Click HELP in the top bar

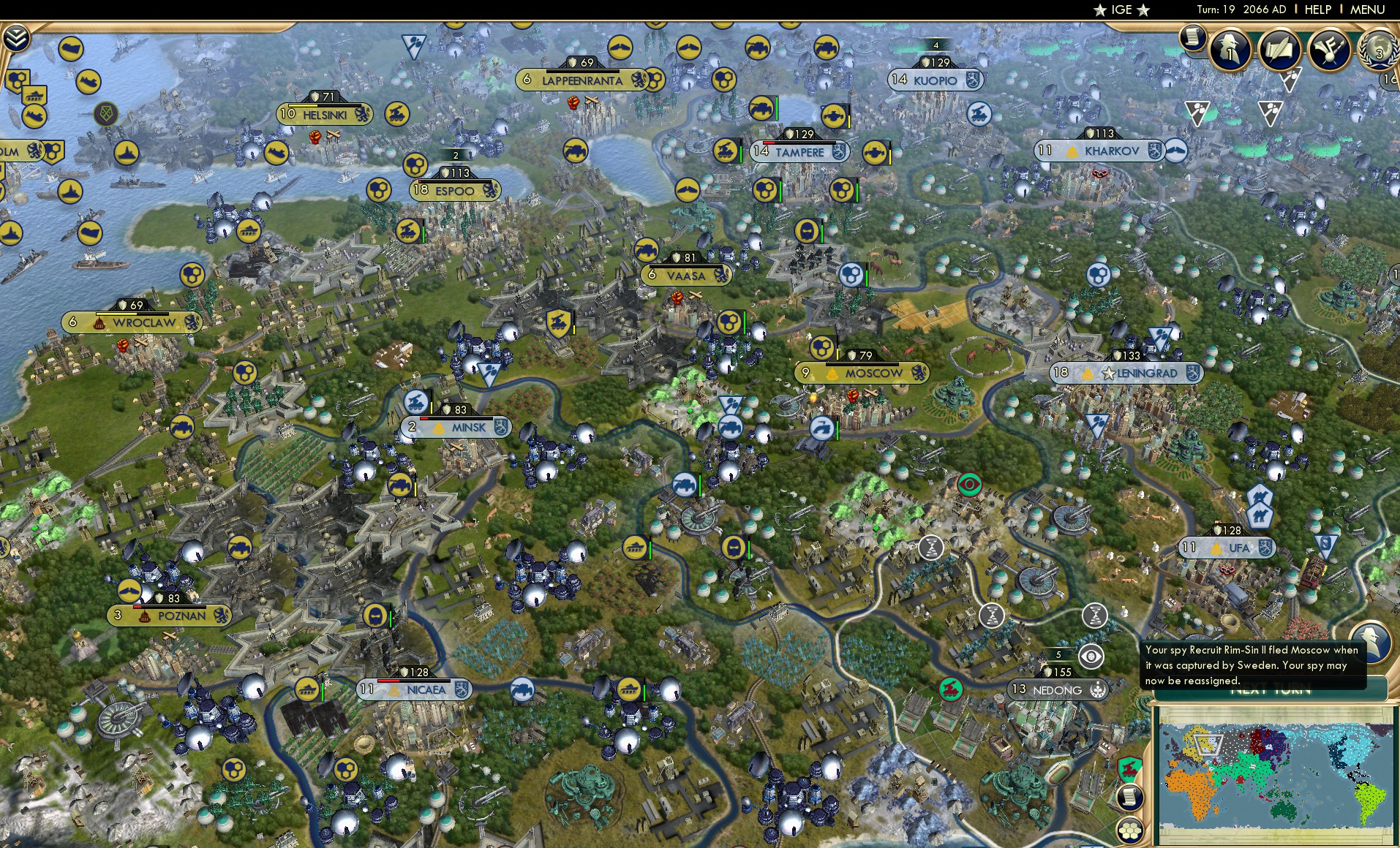(1317, 10)
